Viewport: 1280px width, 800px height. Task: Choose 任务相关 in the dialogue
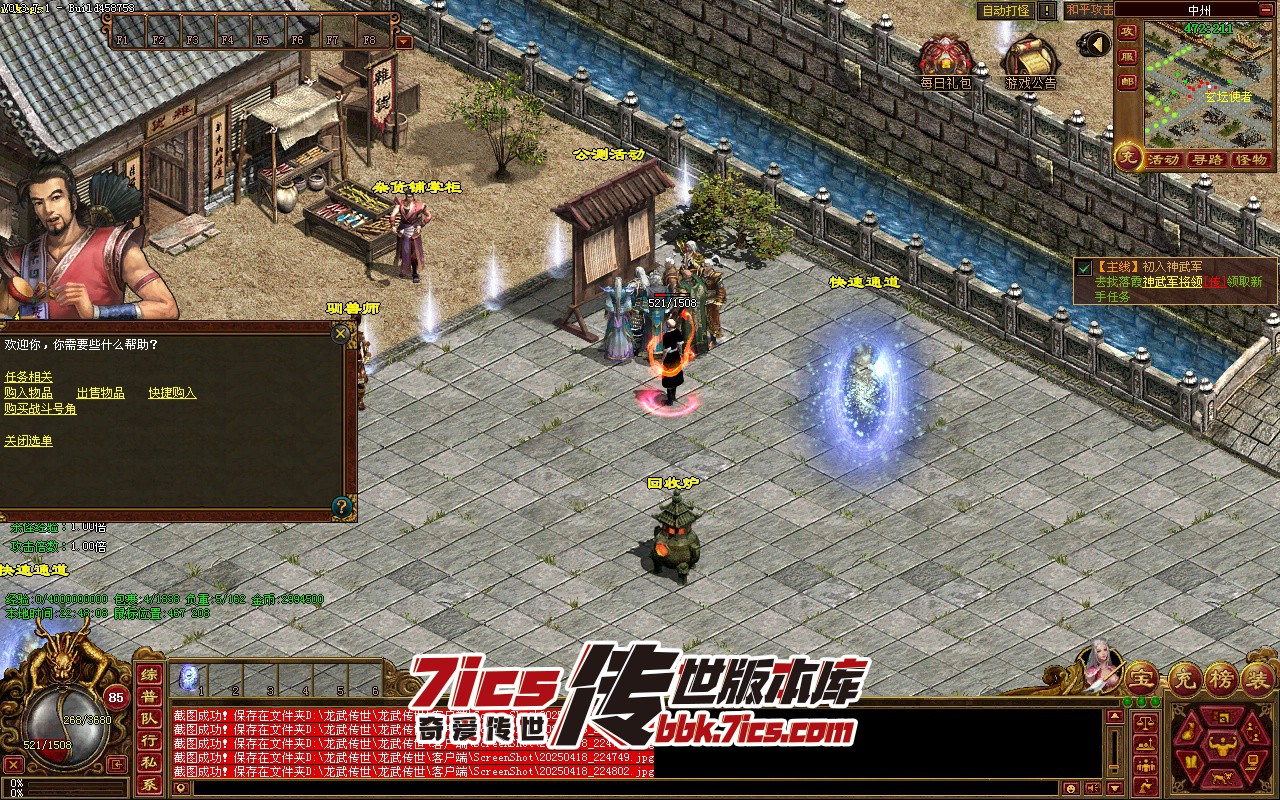pos(28,377)
